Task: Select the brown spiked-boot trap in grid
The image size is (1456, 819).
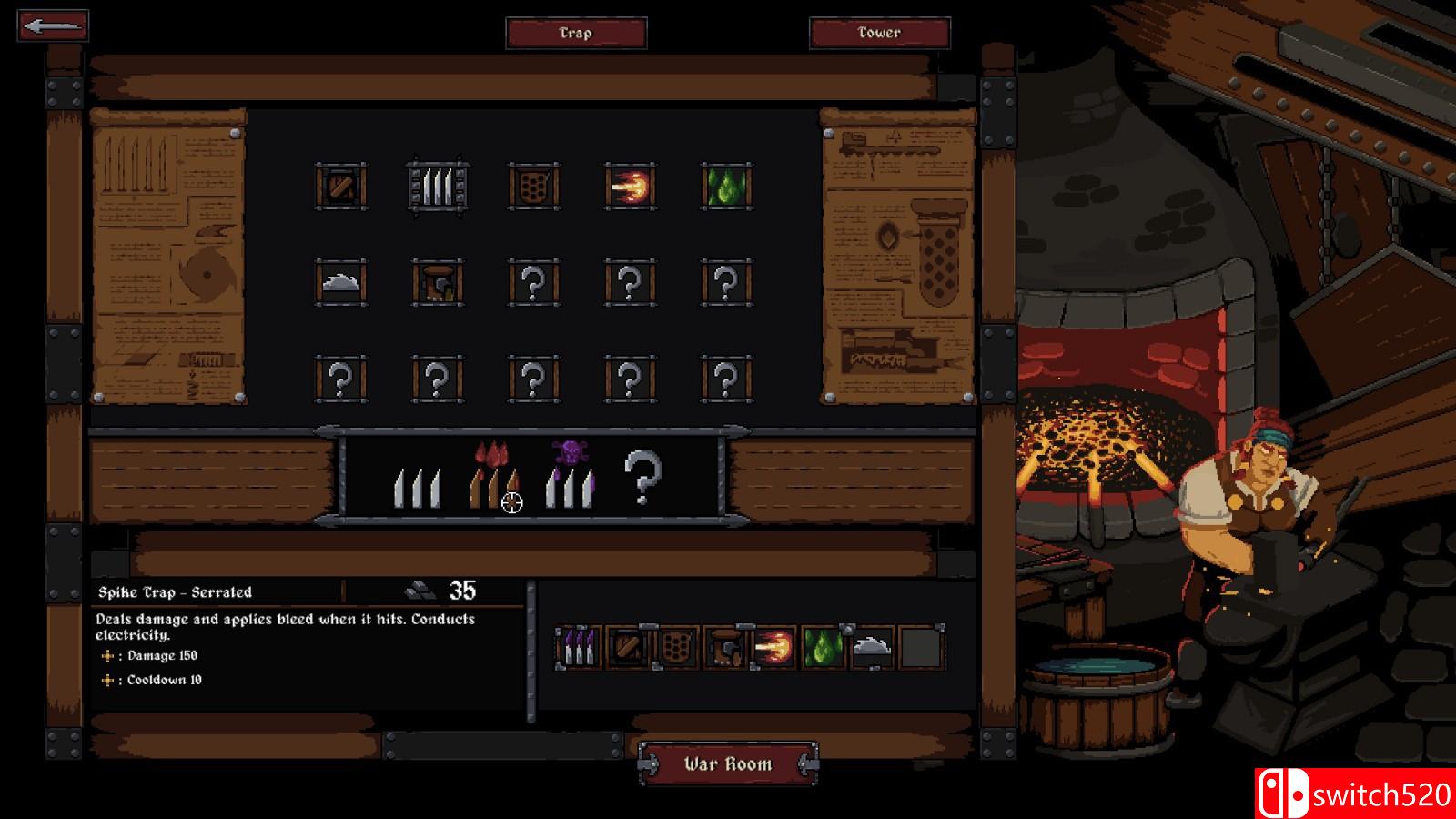Action: [x=438, y=283]
